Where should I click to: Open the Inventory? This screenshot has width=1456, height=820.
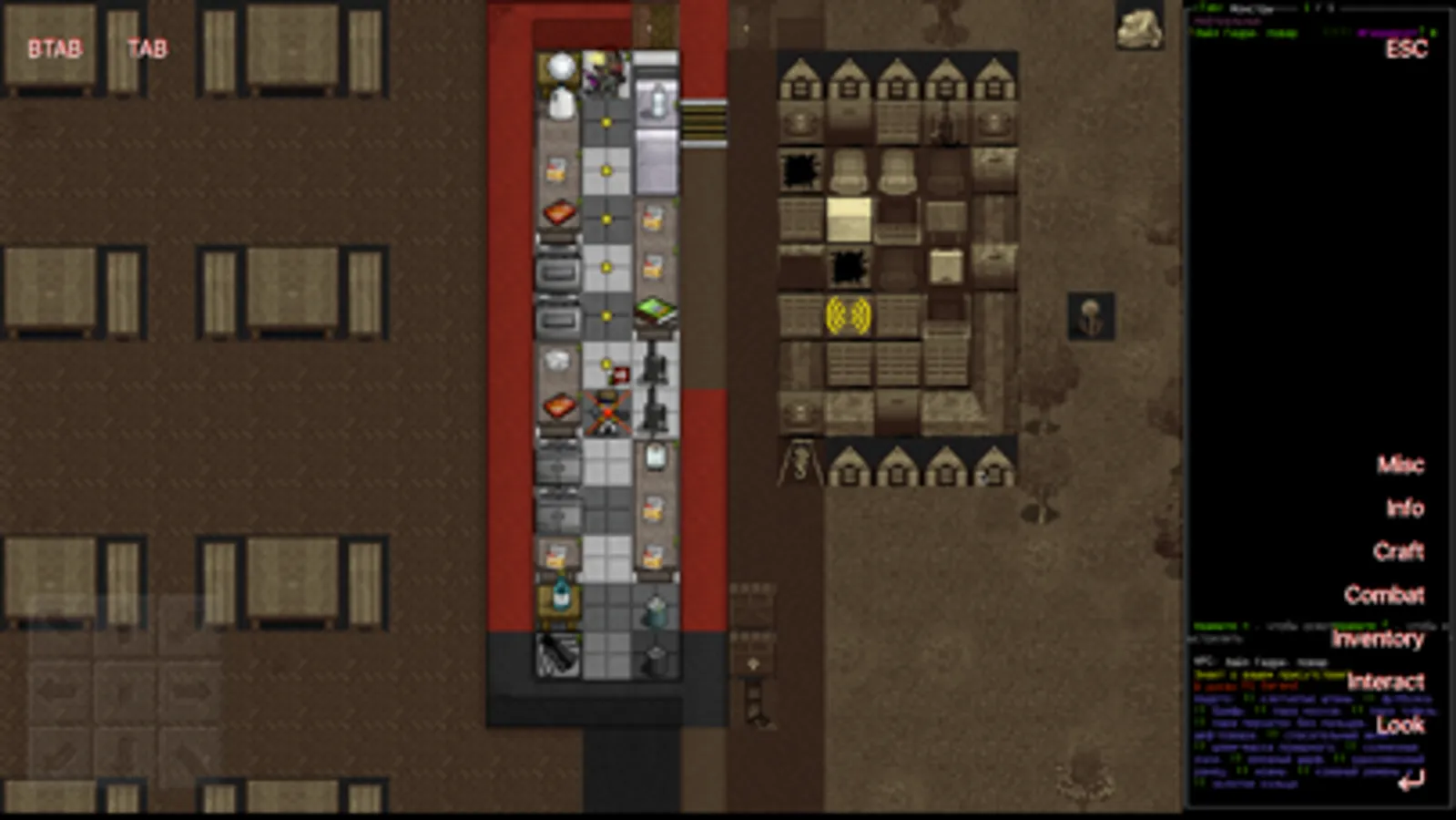[1377, 641]
